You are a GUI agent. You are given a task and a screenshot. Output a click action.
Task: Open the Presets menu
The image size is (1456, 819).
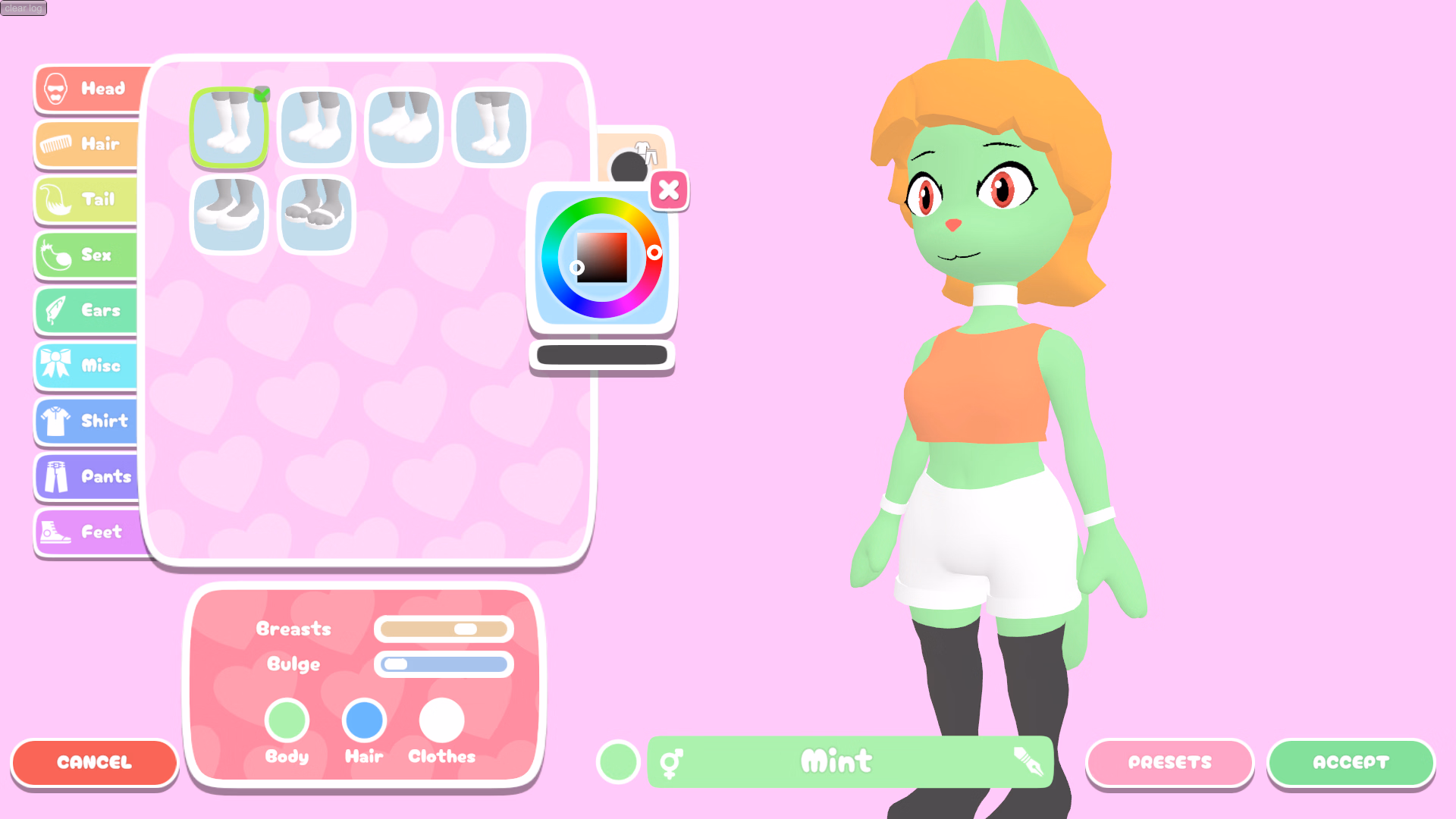coord(1169,763)
